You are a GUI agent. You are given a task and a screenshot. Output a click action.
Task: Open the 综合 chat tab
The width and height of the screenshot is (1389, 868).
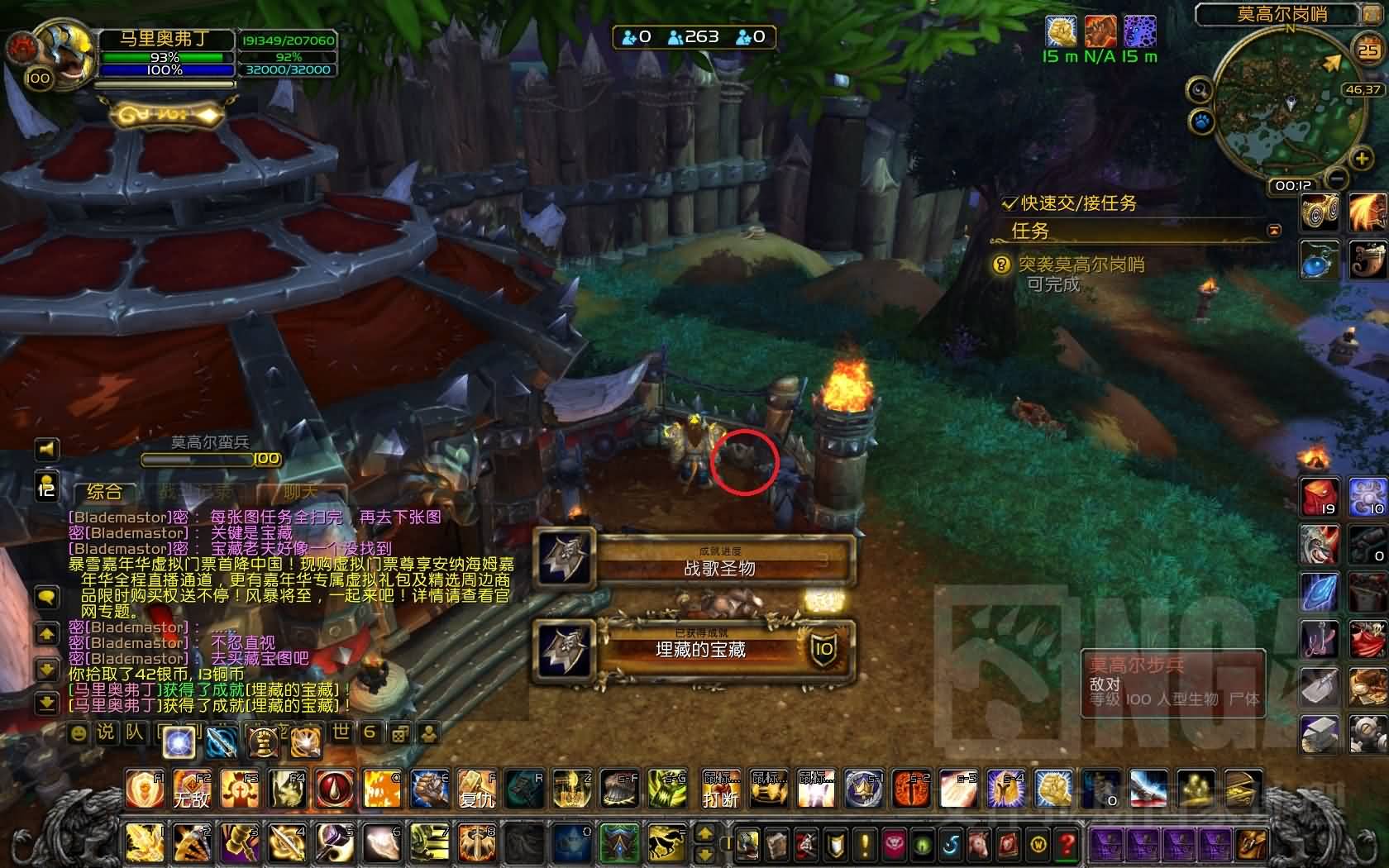104,492
